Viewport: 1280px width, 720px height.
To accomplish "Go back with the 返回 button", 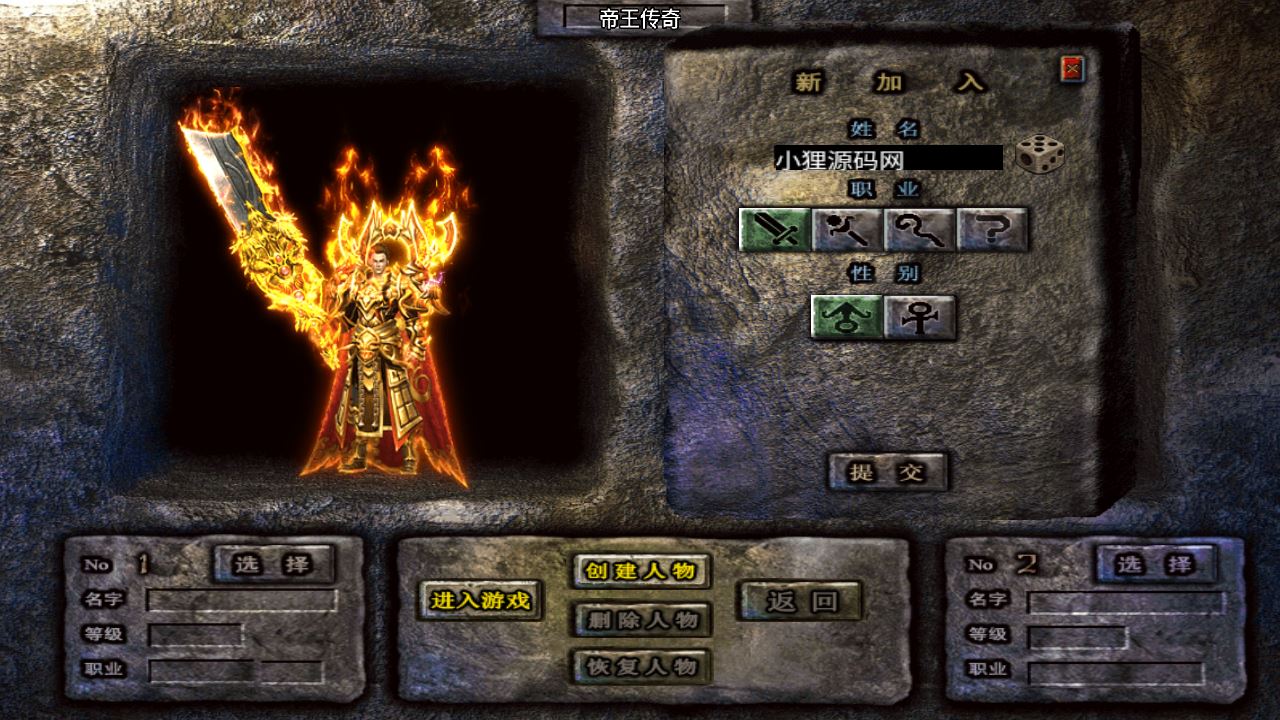I will pos(800,601).
